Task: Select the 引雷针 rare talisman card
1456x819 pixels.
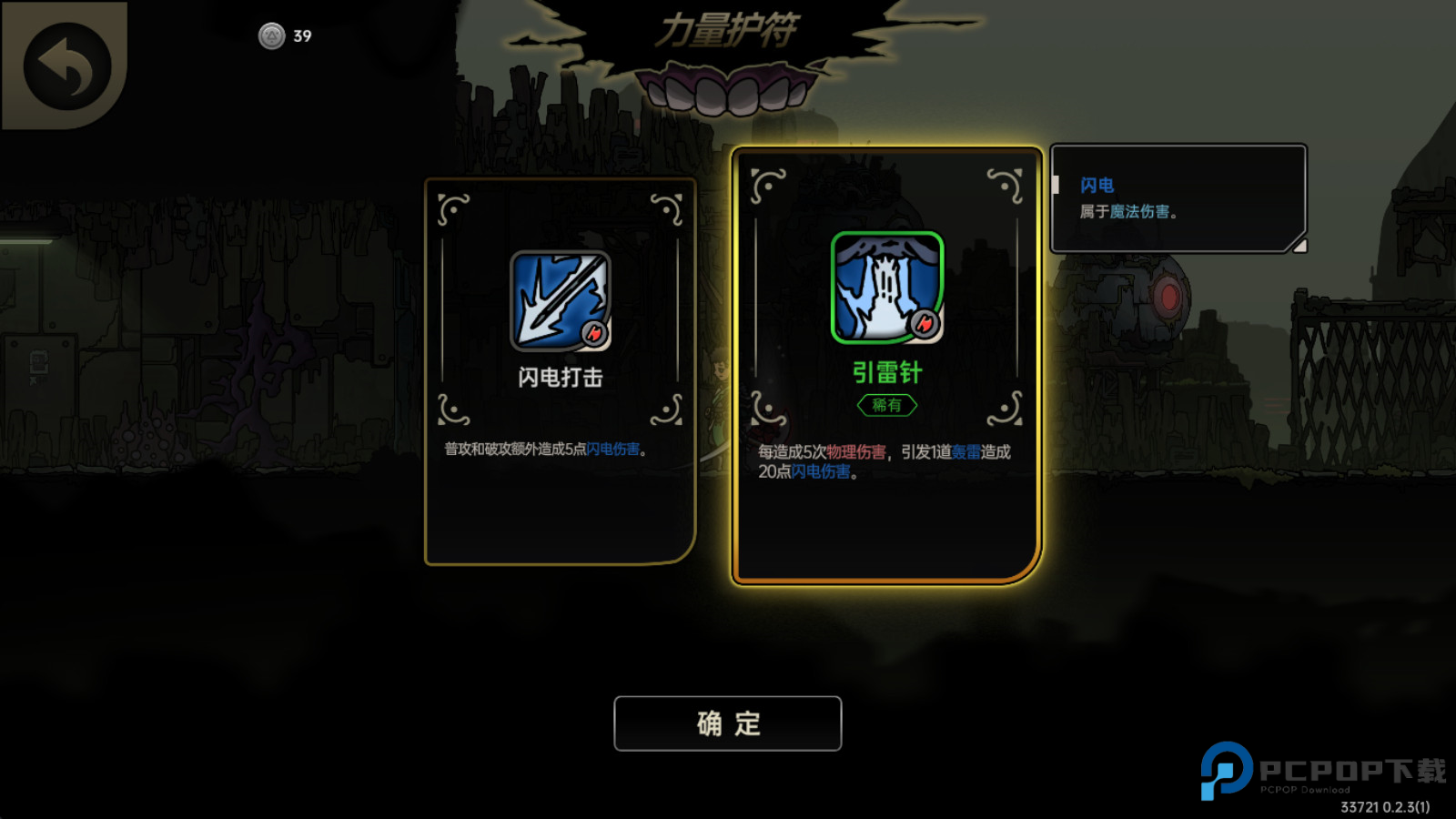Action: tap(886, 364)
